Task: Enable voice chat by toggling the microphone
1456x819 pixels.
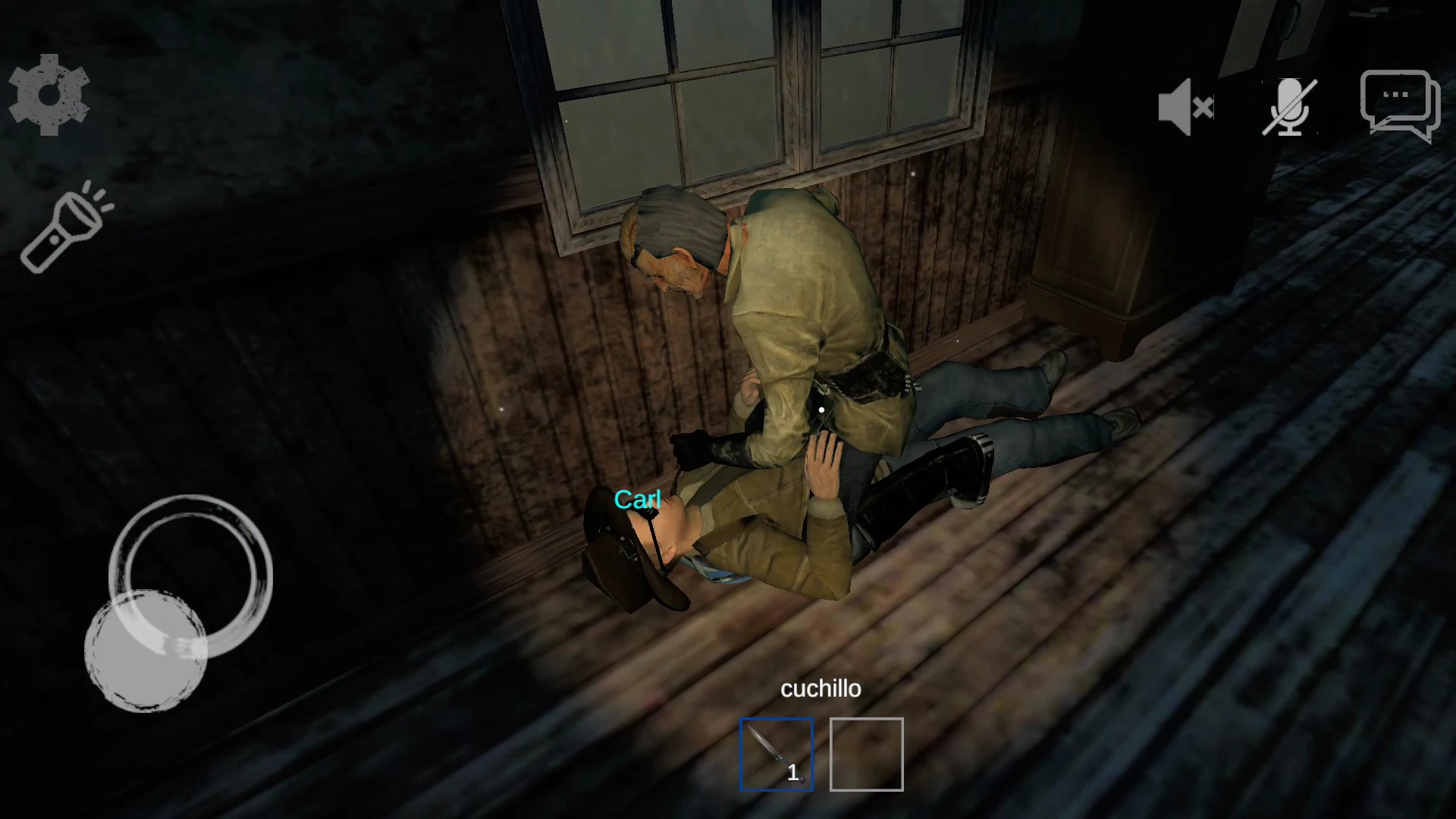Action: coord(1288,106)
